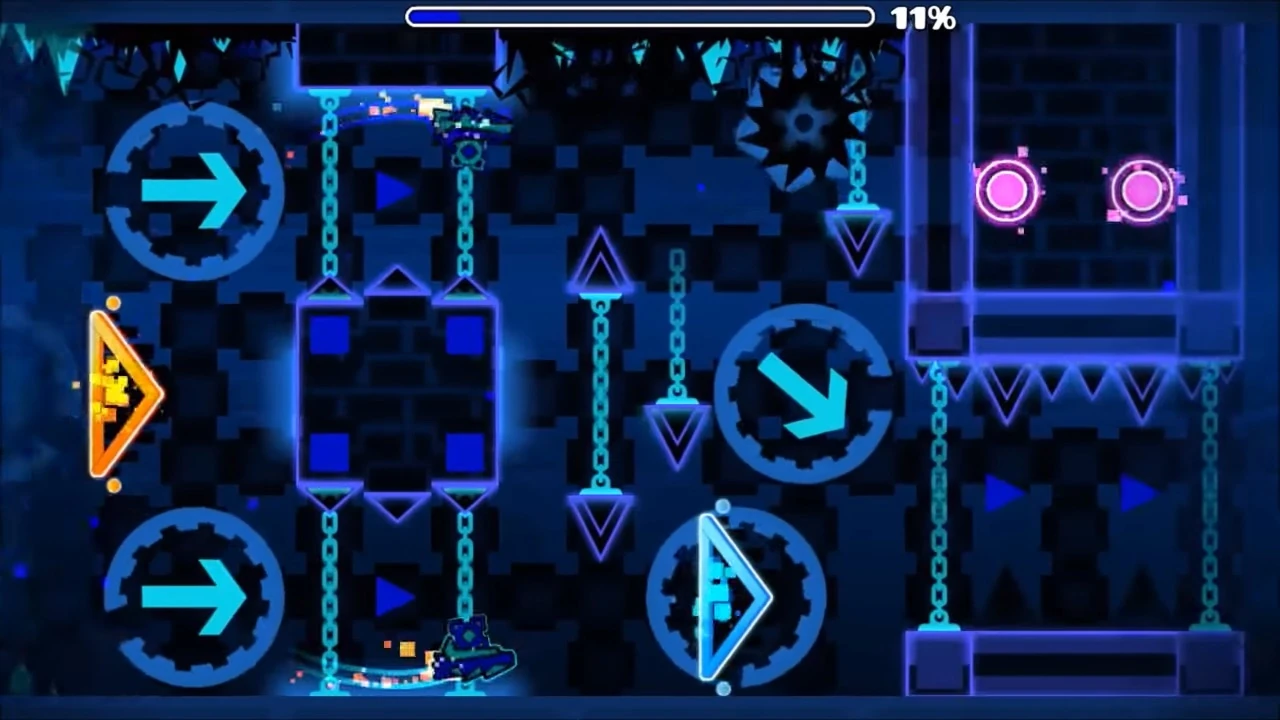Click the spiked saw blade near the ceiling
The image size is (1280, 720).
click(800, 125)
